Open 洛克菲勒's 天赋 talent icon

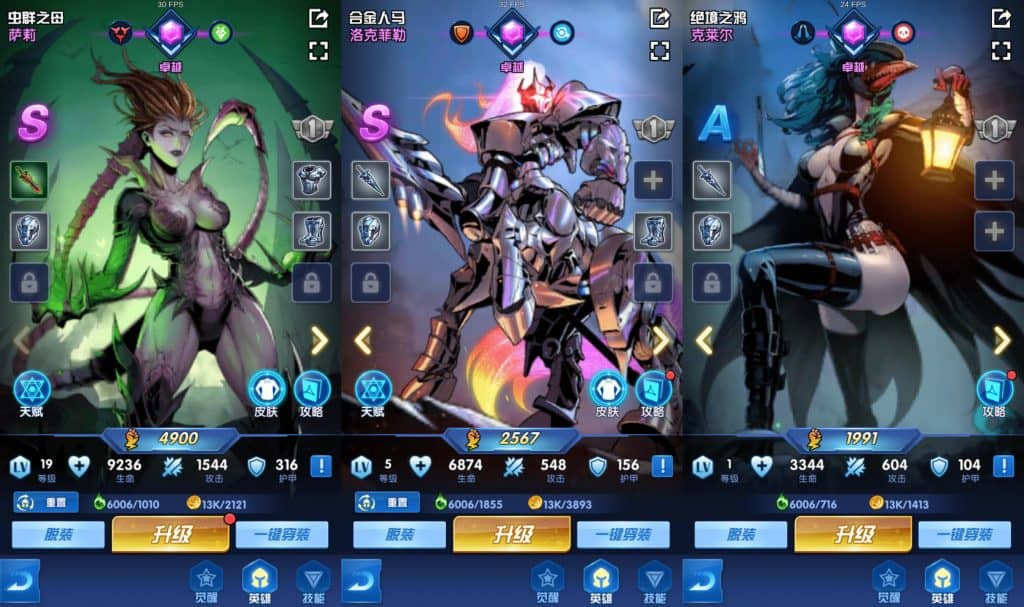[x=373, y=389]
